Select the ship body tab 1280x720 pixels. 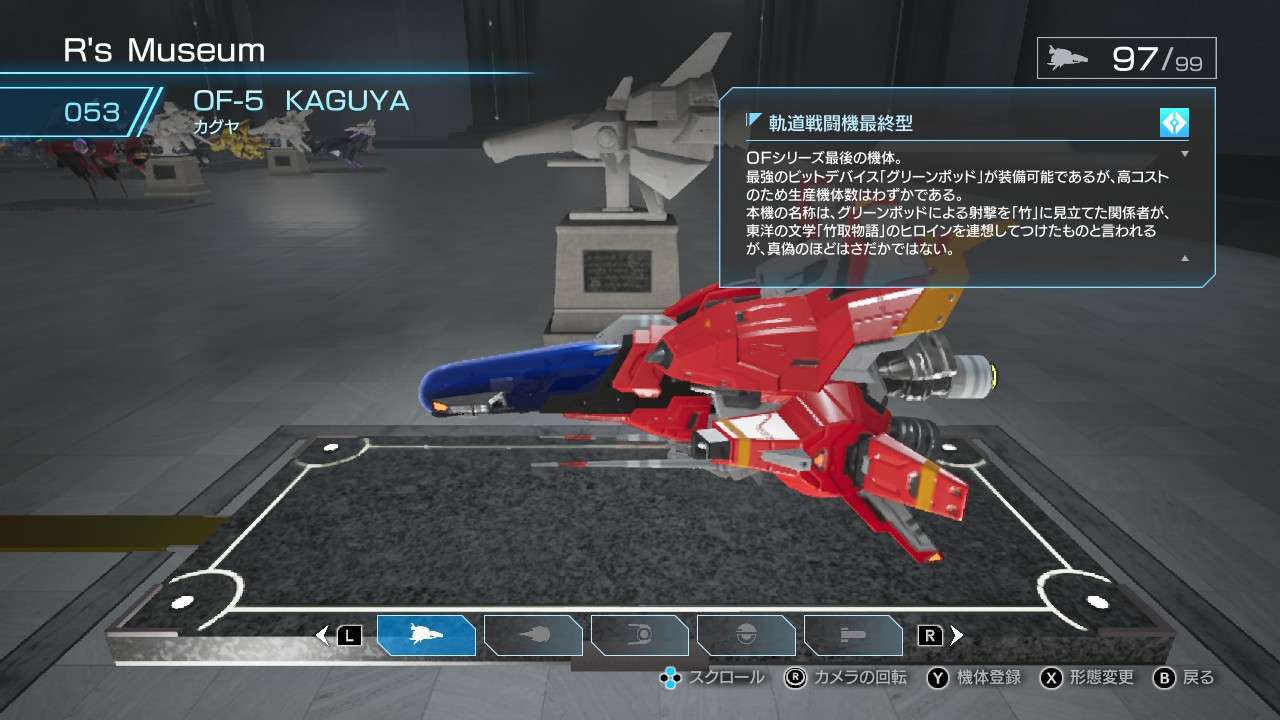426,635
